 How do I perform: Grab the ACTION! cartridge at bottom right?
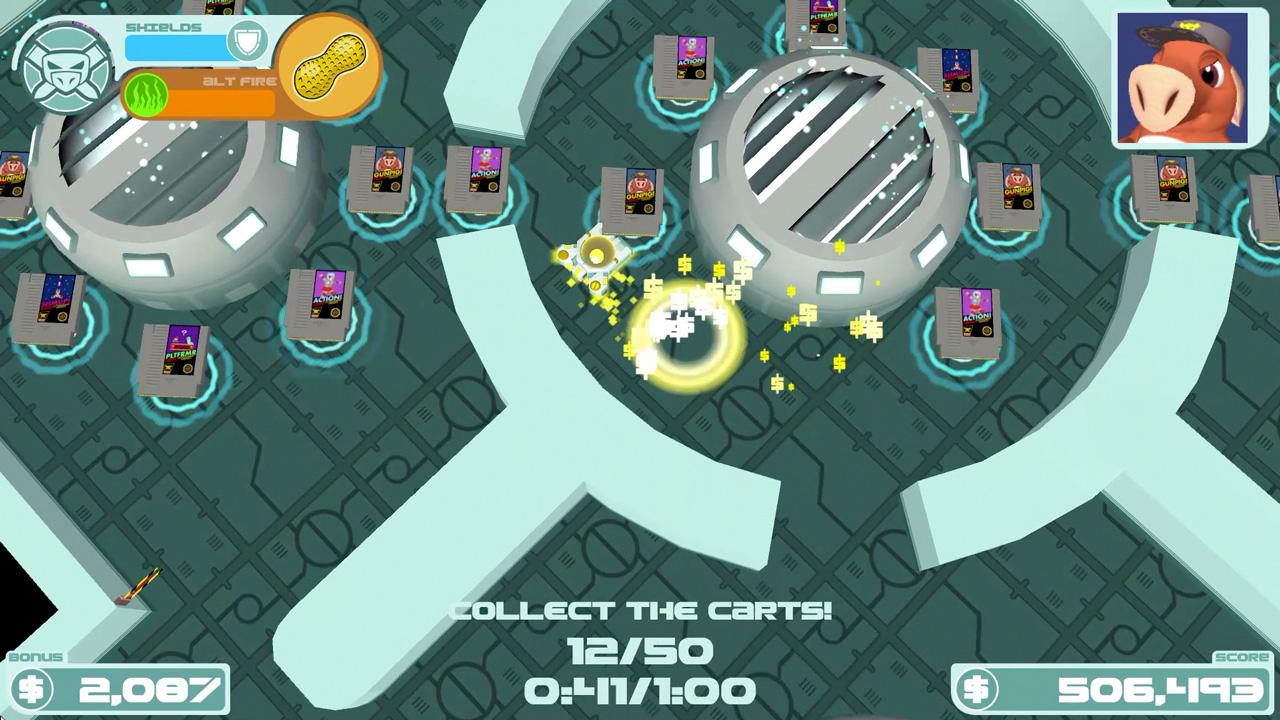(968, 322)
